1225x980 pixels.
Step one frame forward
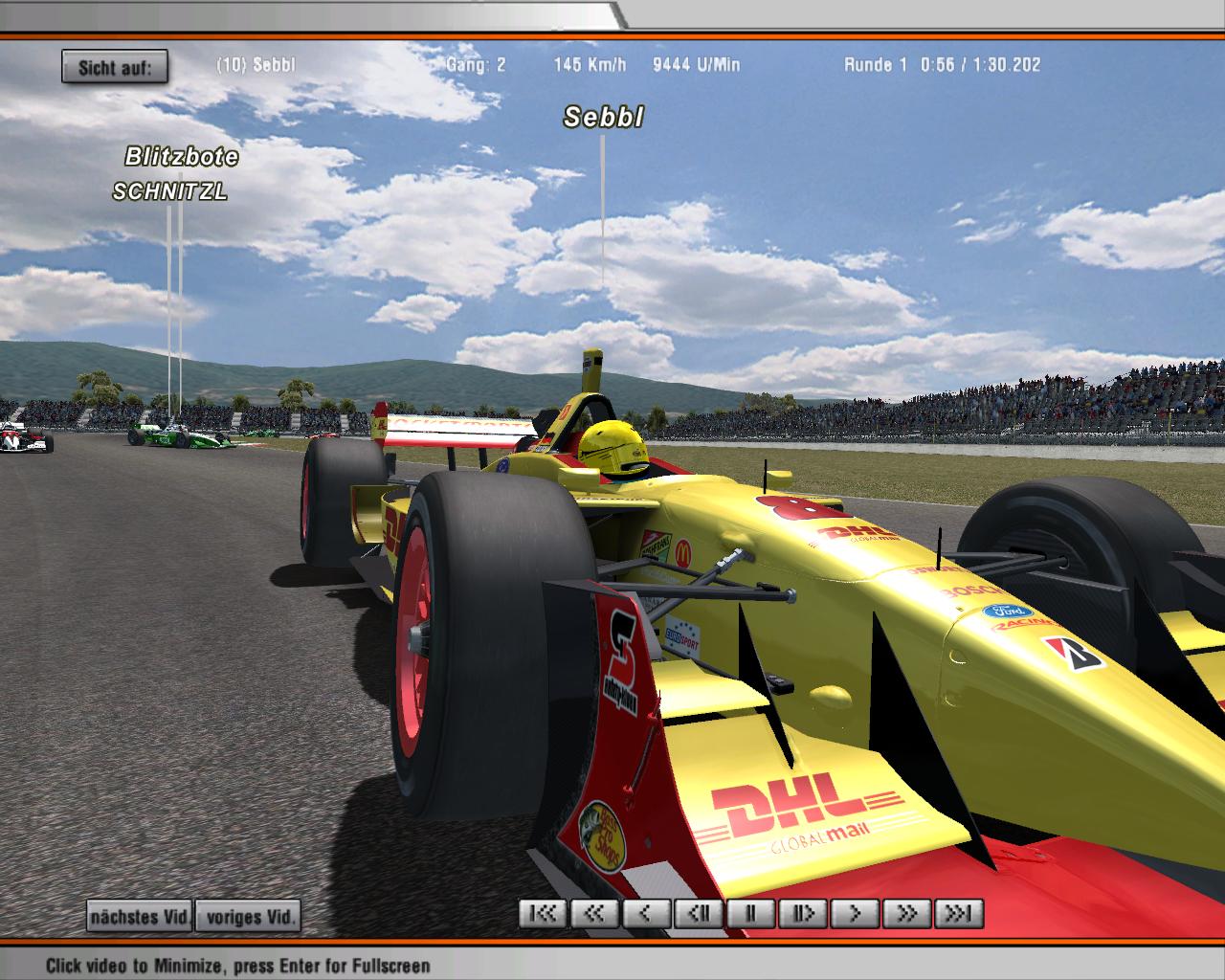(x=802, y=913)
